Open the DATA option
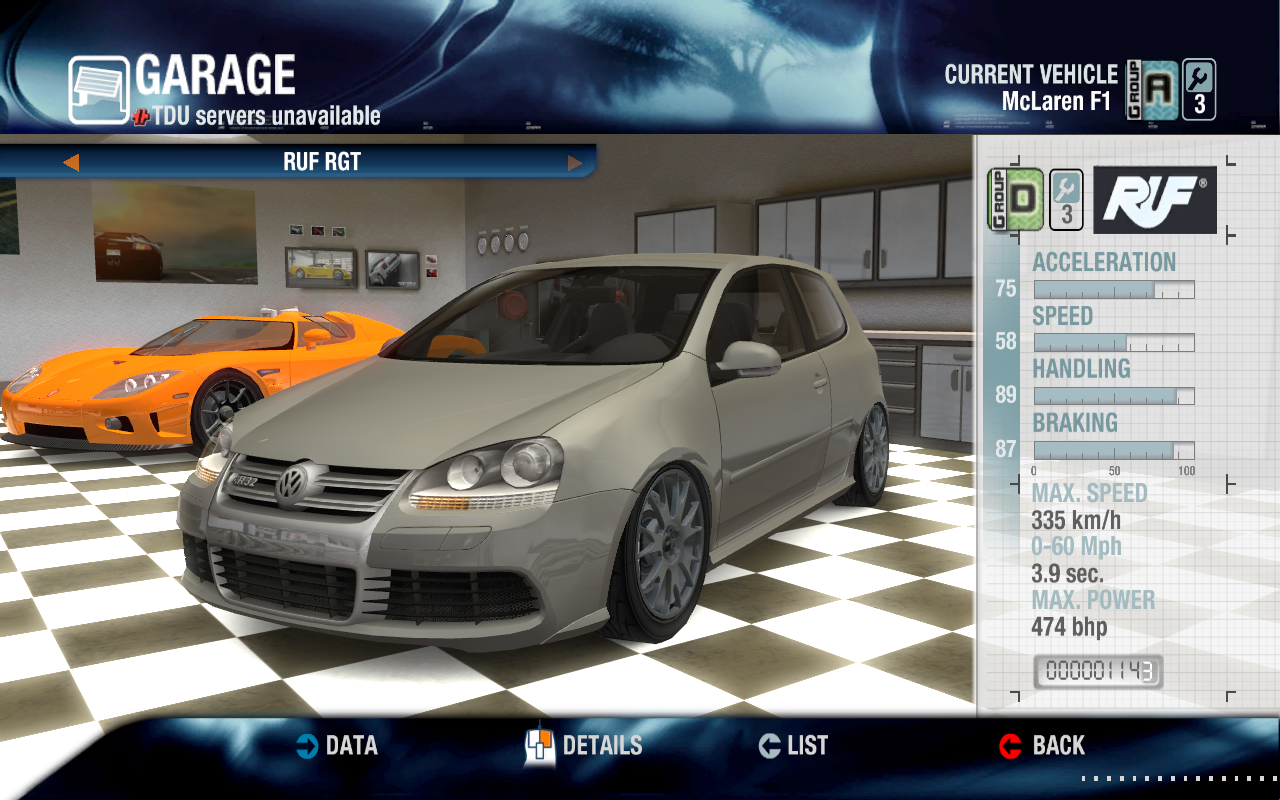The image size is (1280, 800). (x=337, y=746)
